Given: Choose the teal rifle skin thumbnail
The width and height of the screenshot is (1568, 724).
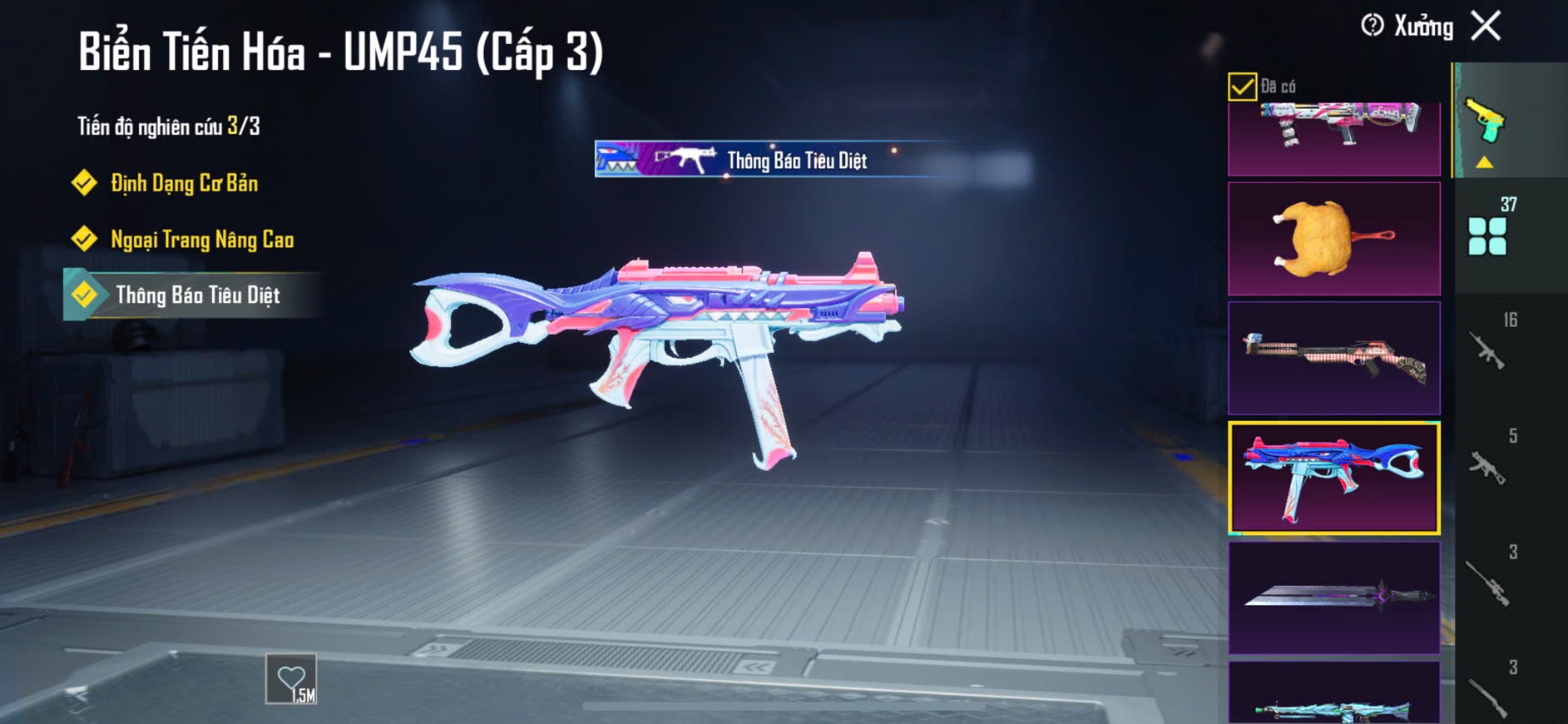Looking at the screenshot, I should point(1333,695).
